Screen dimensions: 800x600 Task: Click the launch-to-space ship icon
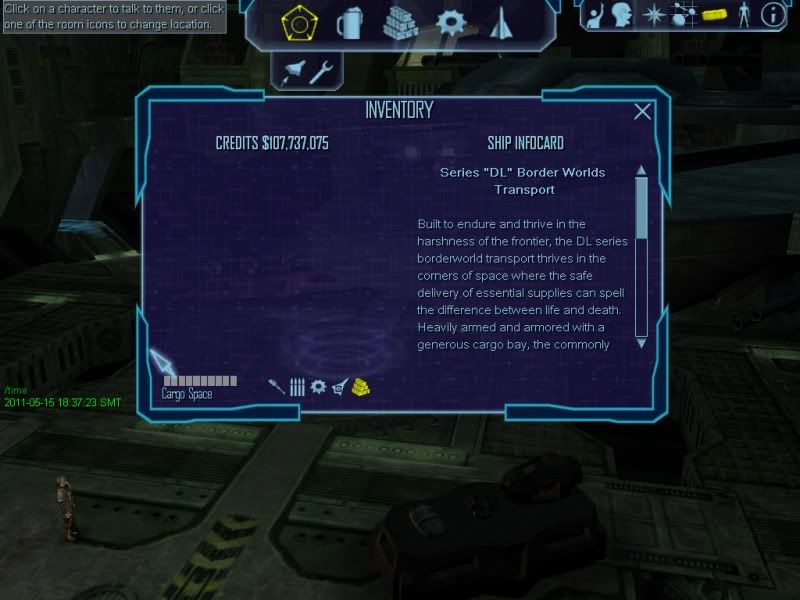coord(294,70)
